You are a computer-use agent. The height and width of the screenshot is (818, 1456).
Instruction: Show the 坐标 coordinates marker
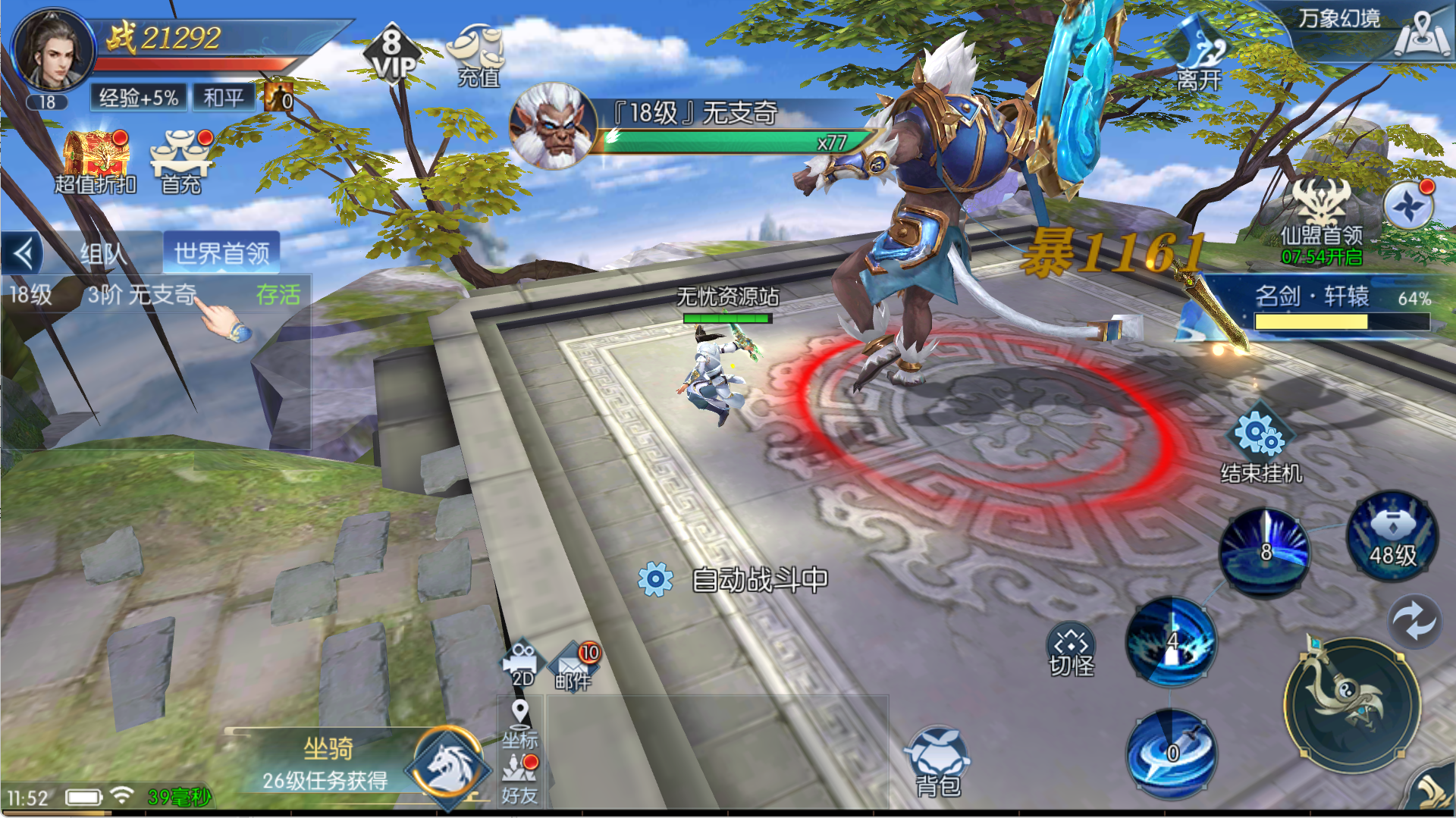(x=519, y=724)
